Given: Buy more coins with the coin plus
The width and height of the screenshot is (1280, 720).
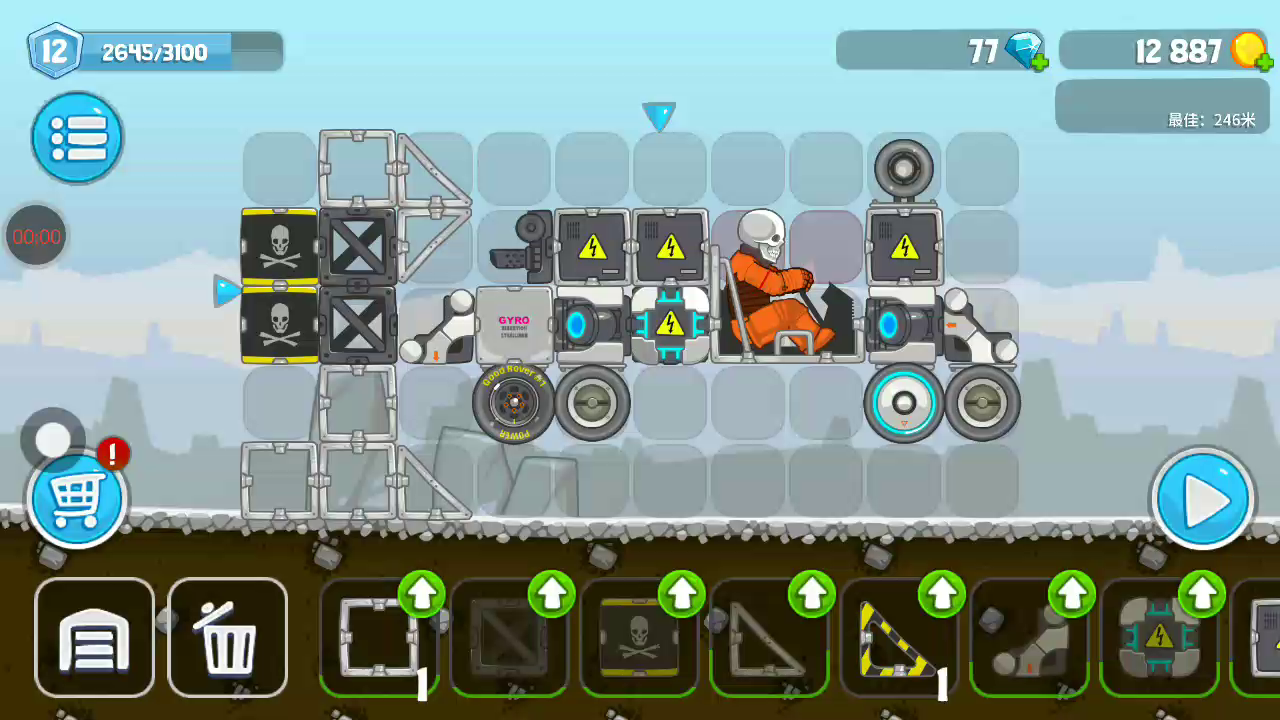Looking at the screenshot, I should click(x=1267, y=63).
